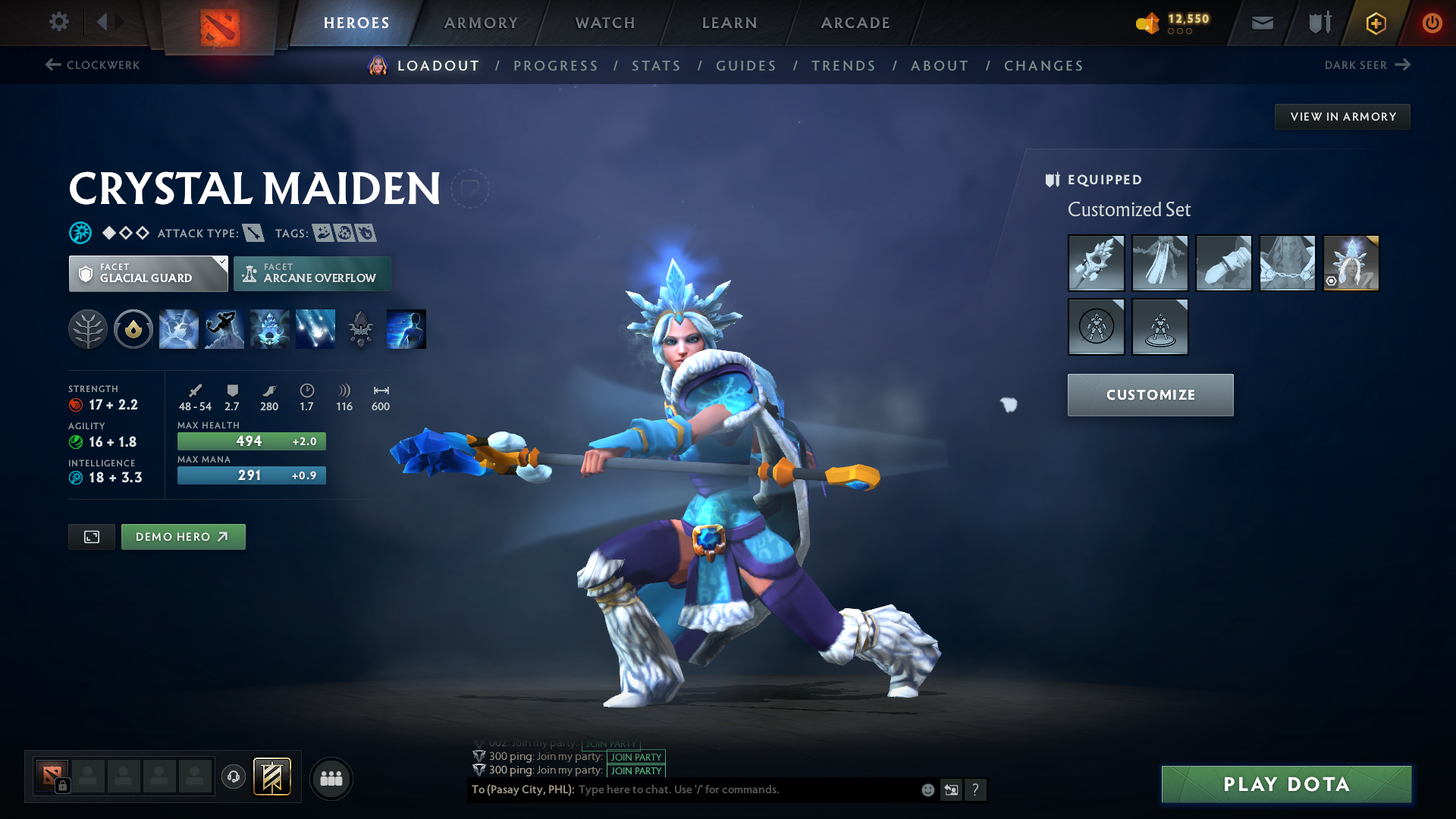This screenshot has height=819, width=1456.
Task: Open the Guides section
Action: click(746, 66)
